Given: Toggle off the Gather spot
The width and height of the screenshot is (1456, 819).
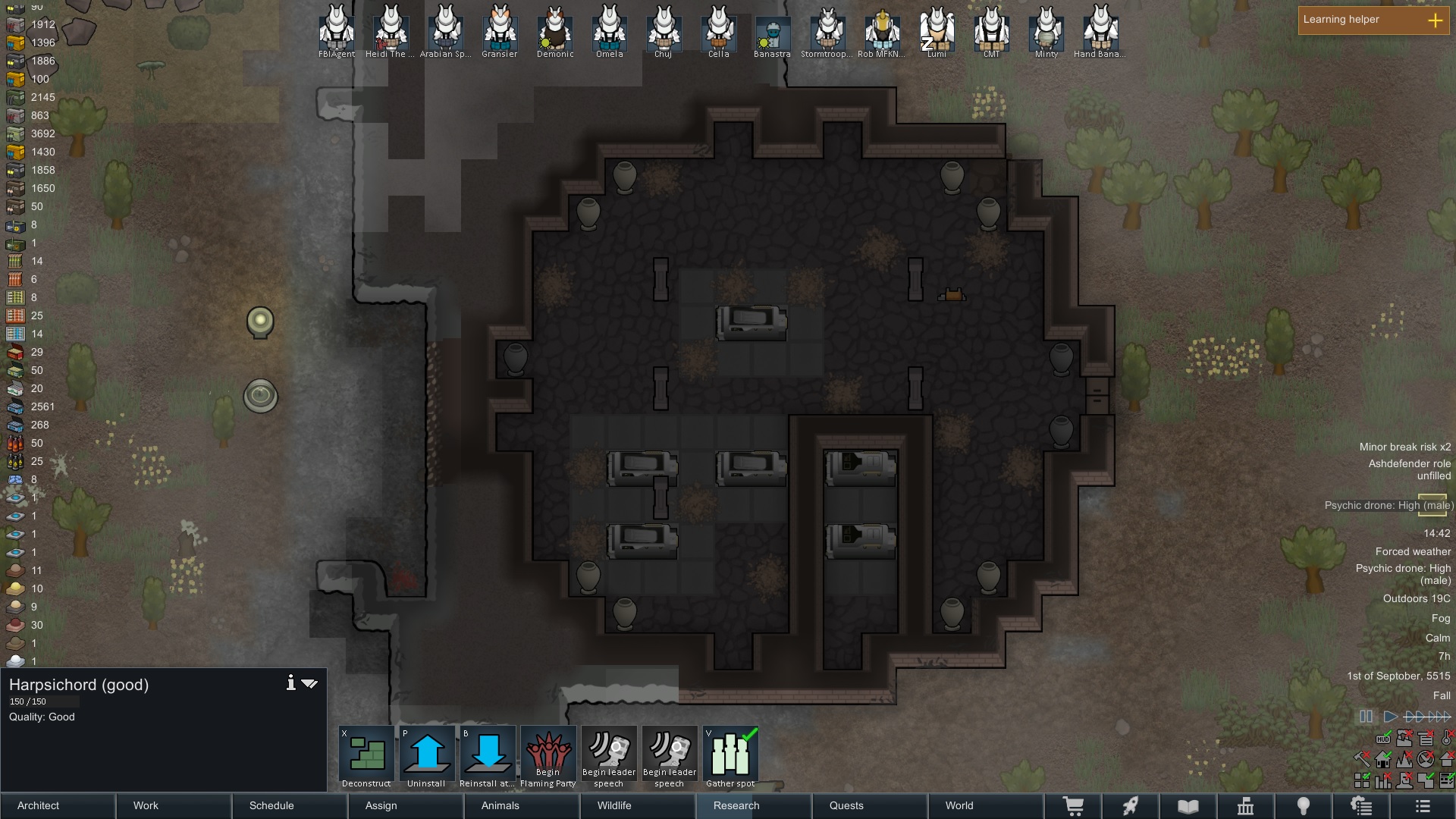Looking at the screenshot, I should [730, 755].
